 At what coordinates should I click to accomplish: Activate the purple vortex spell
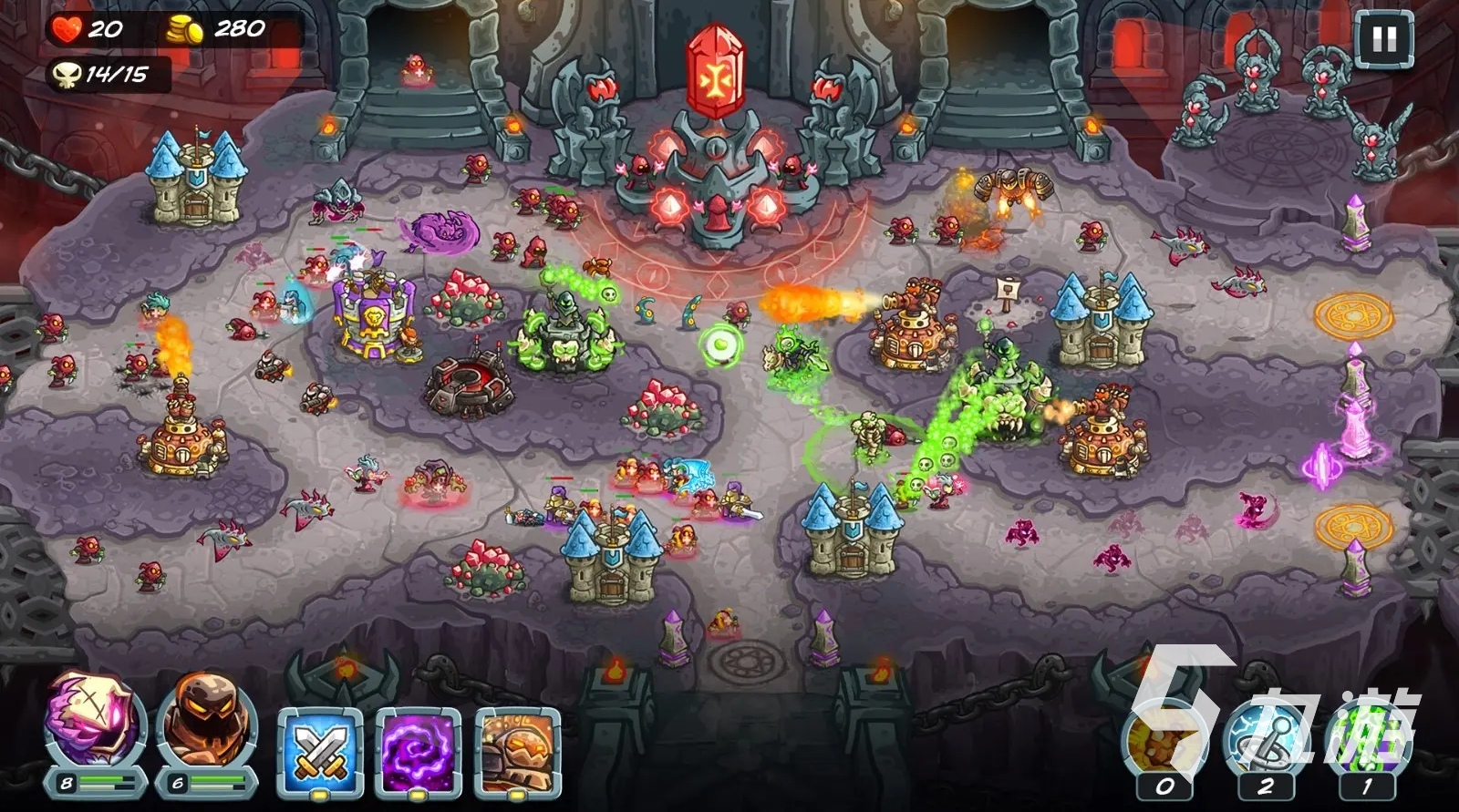point(419,752)
